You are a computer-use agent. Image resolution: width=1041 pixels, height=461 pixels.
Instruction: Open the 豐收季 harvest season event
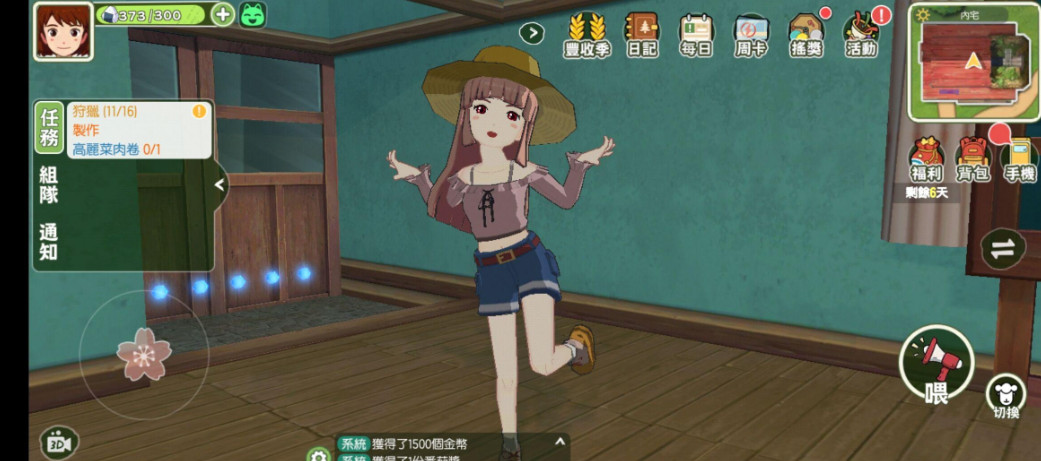point(587,35)
